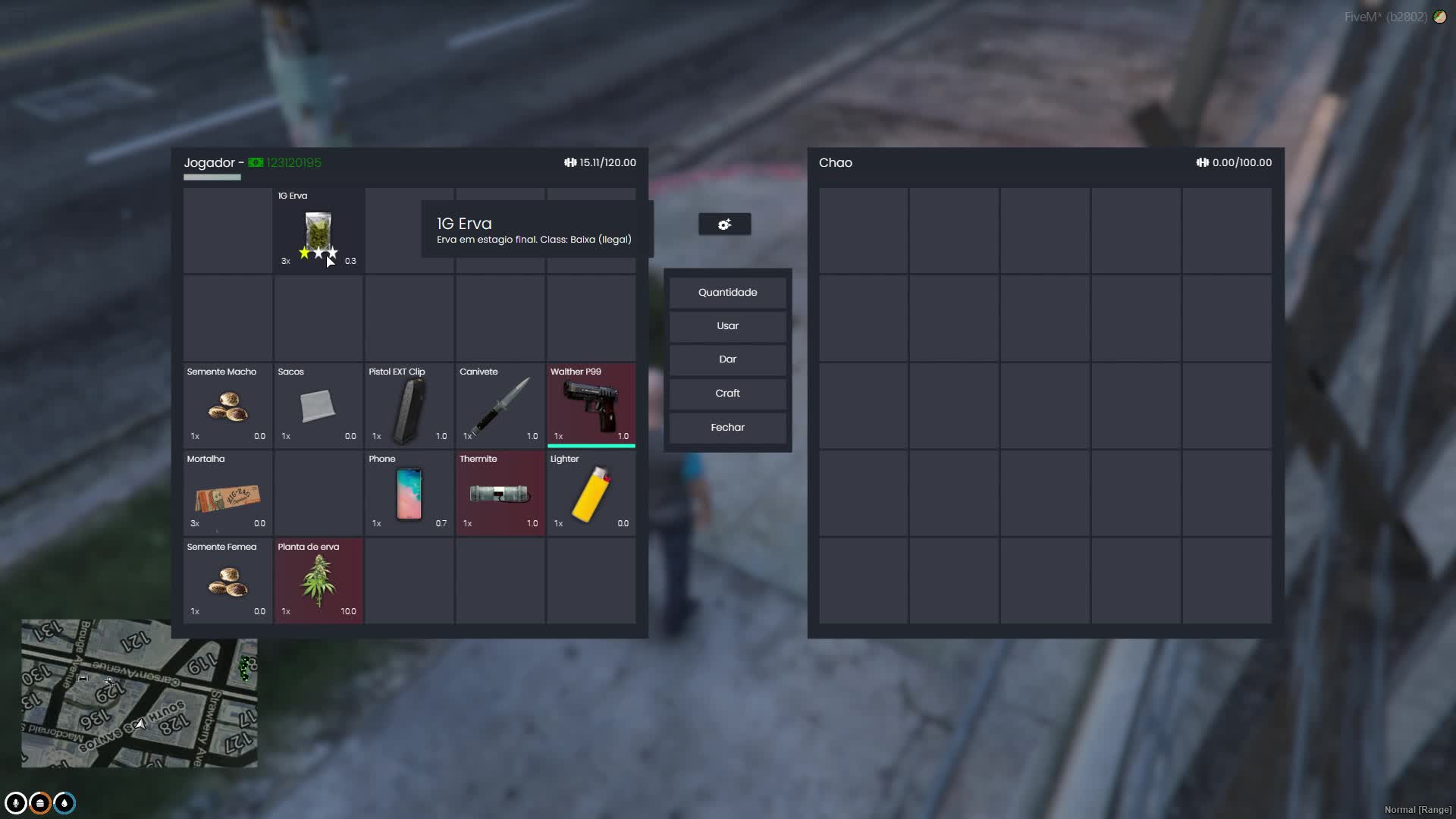Choose the Planta de erva slot

318,581
